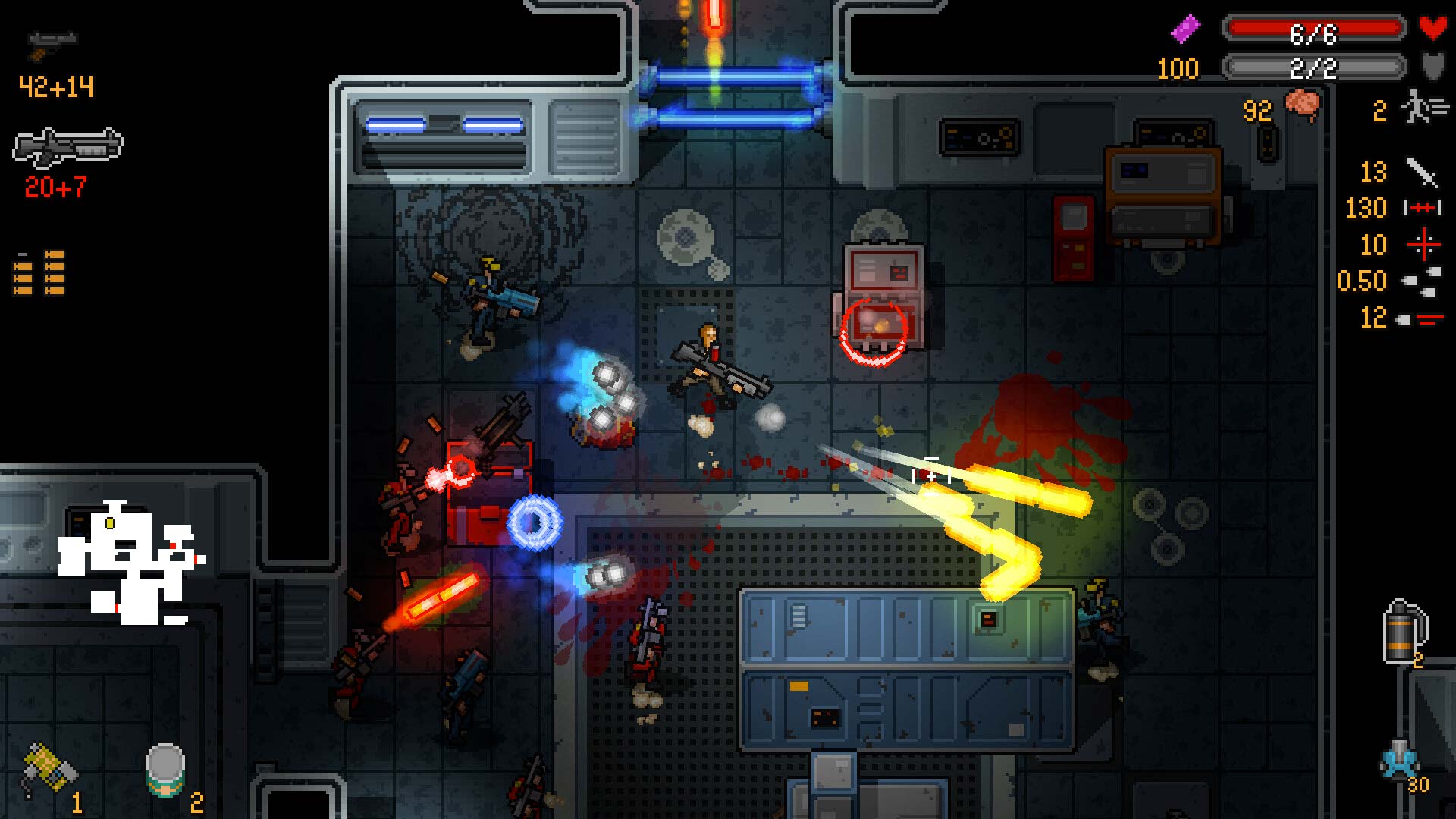Click the purple ticket currency icon
The height and width of the screenshot is (819, 1456).
coord(1186,30)
